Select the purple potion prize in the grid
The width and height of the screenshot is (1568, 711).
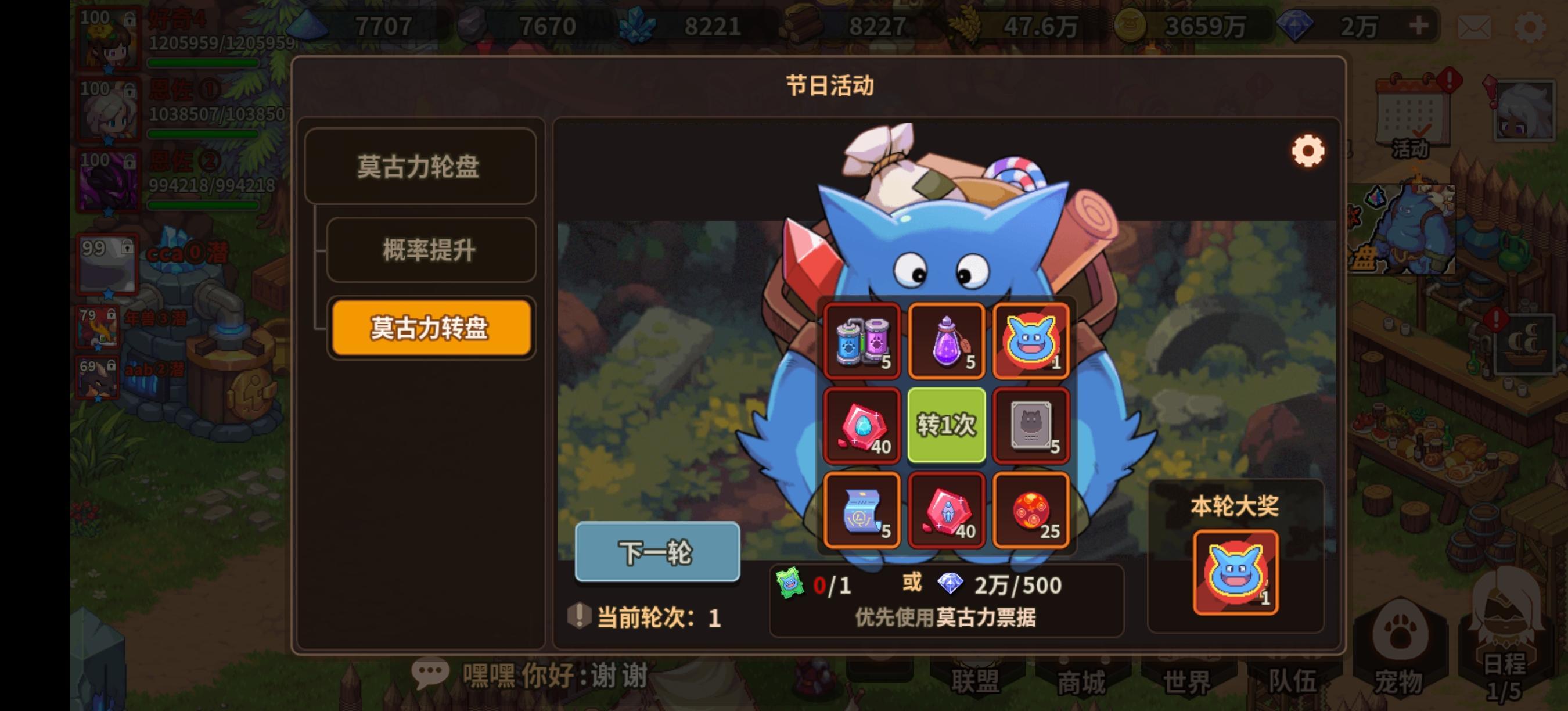click(947, 340)
